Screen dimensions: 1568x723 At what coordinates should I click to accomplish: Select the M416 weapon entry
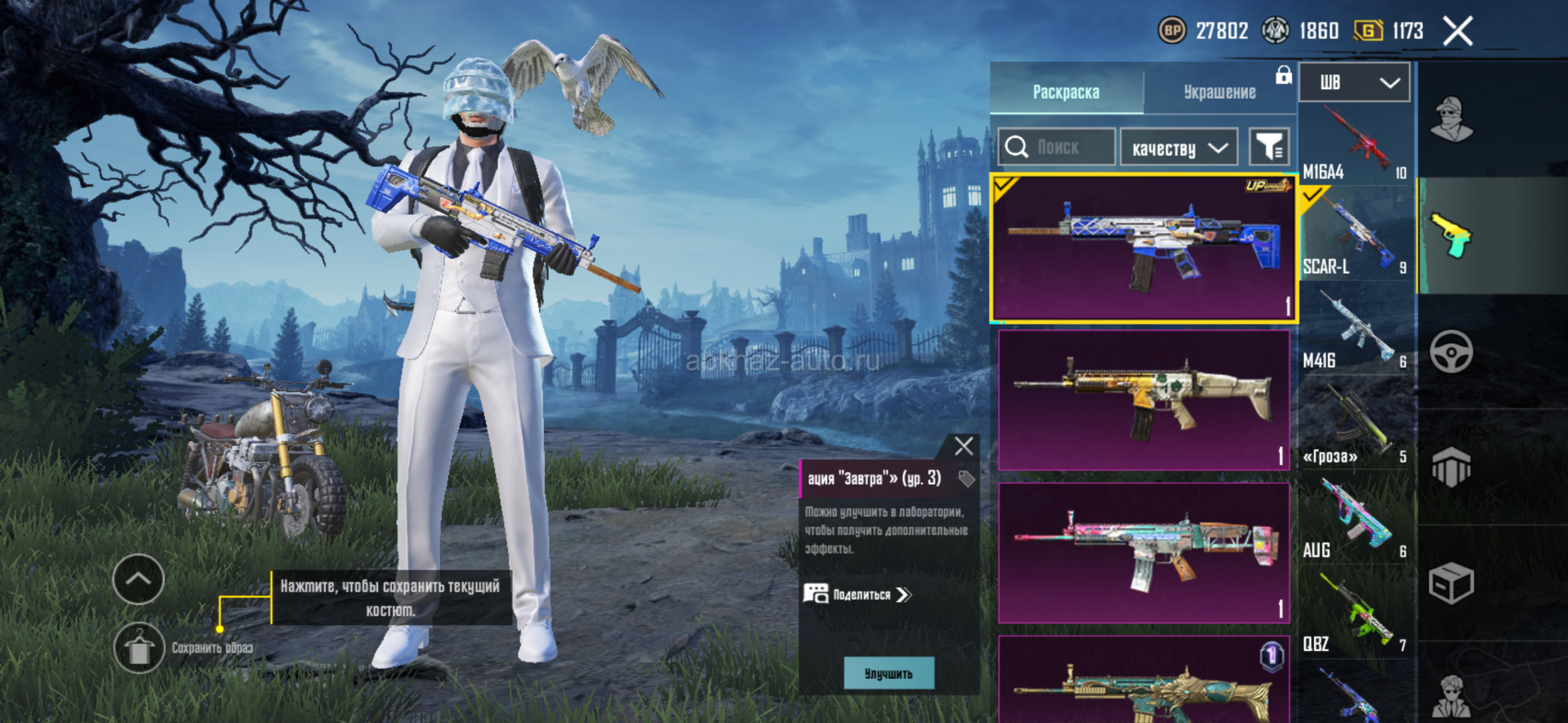(x=1355, y=331)
